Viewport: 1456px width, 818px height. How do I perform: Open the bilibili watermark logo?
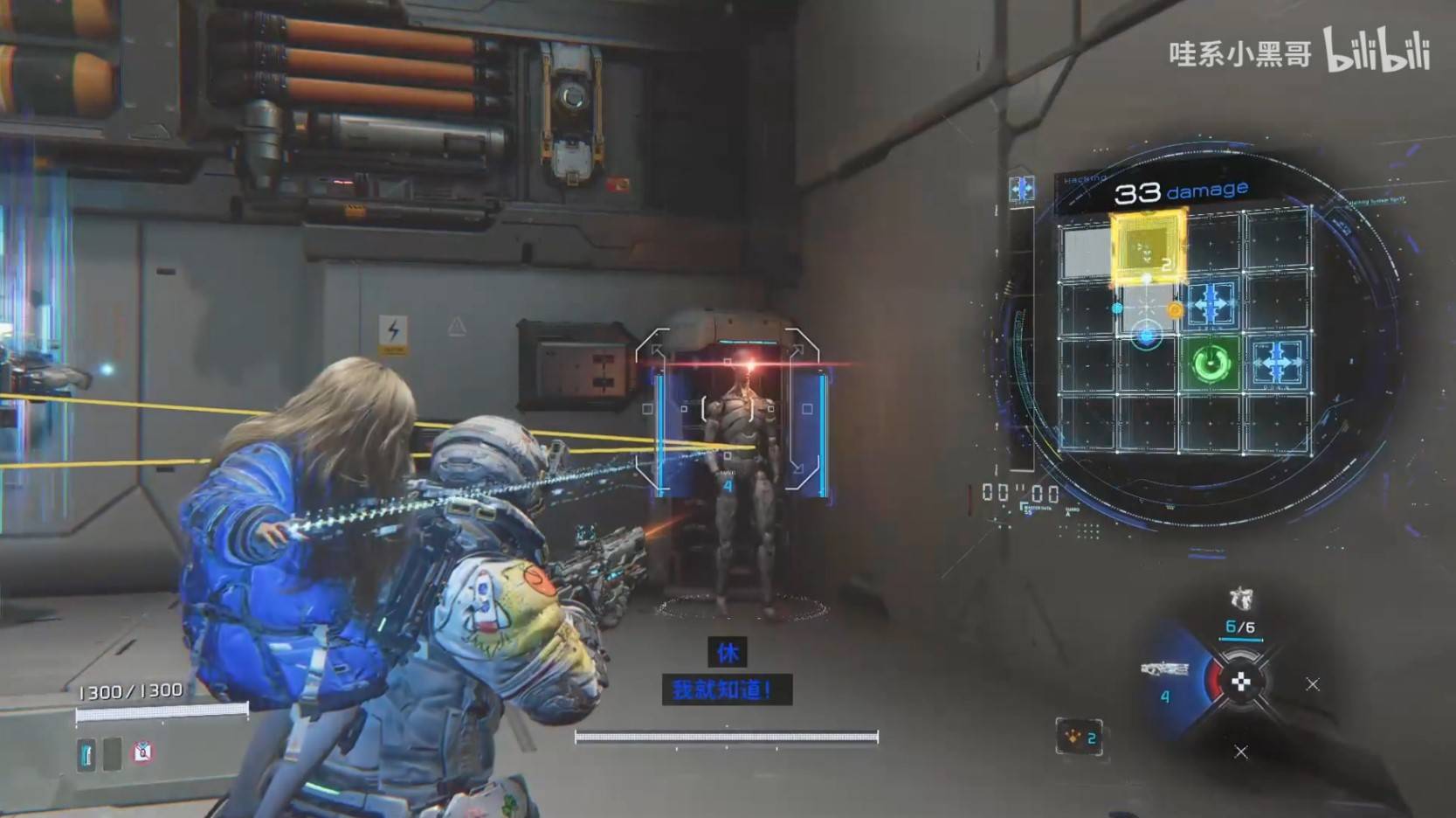coord(1377,51)
